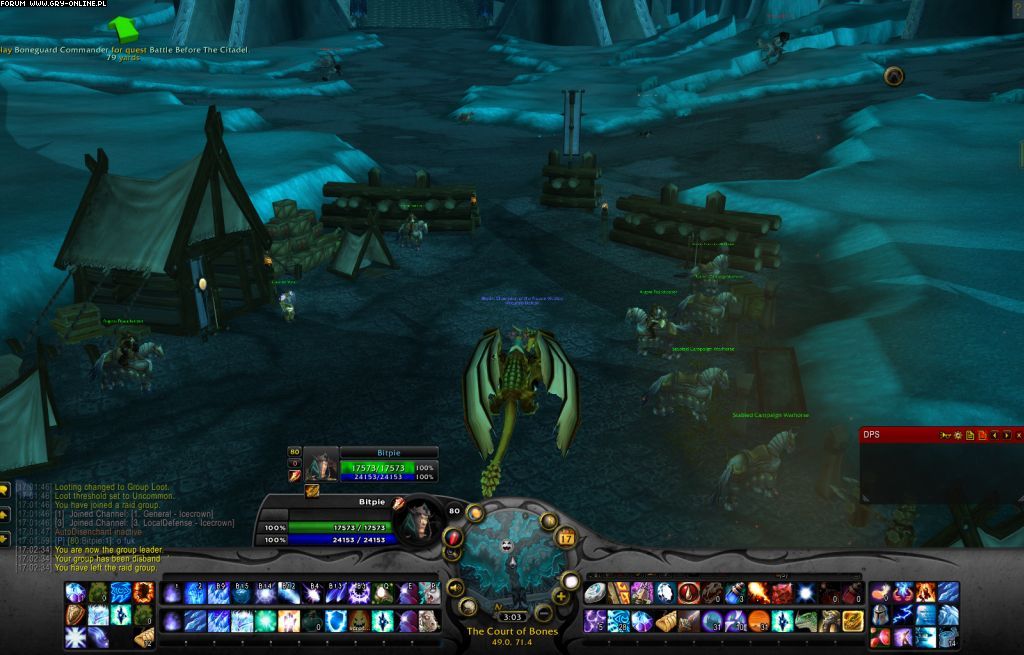Screen dimensions: 1024x655
Task: Activate the pumpkin head action slot
Action: (x=358, y=621)
